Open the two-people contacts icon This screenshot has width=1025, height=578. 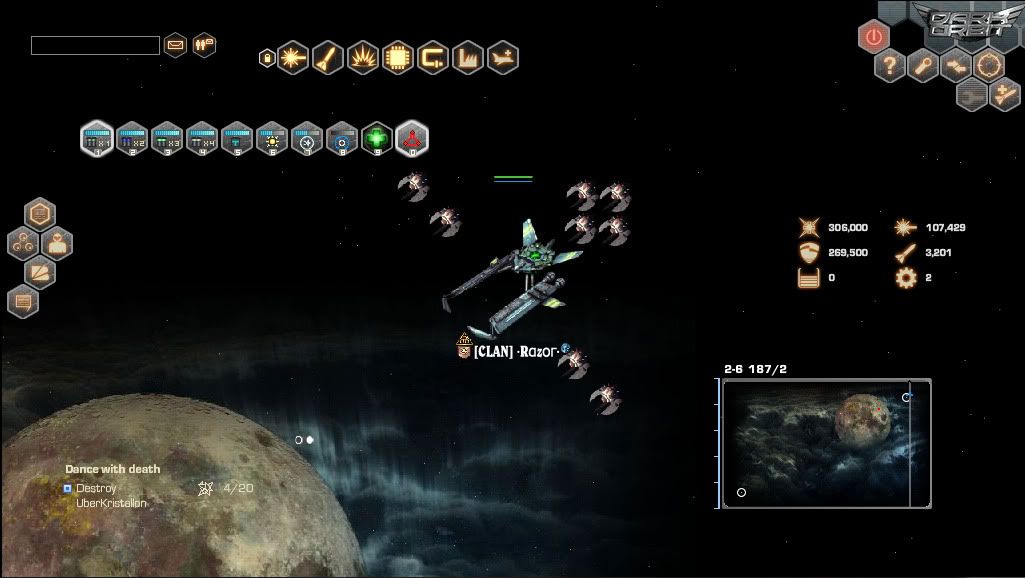pyautogui.click(x=204, y=45)
